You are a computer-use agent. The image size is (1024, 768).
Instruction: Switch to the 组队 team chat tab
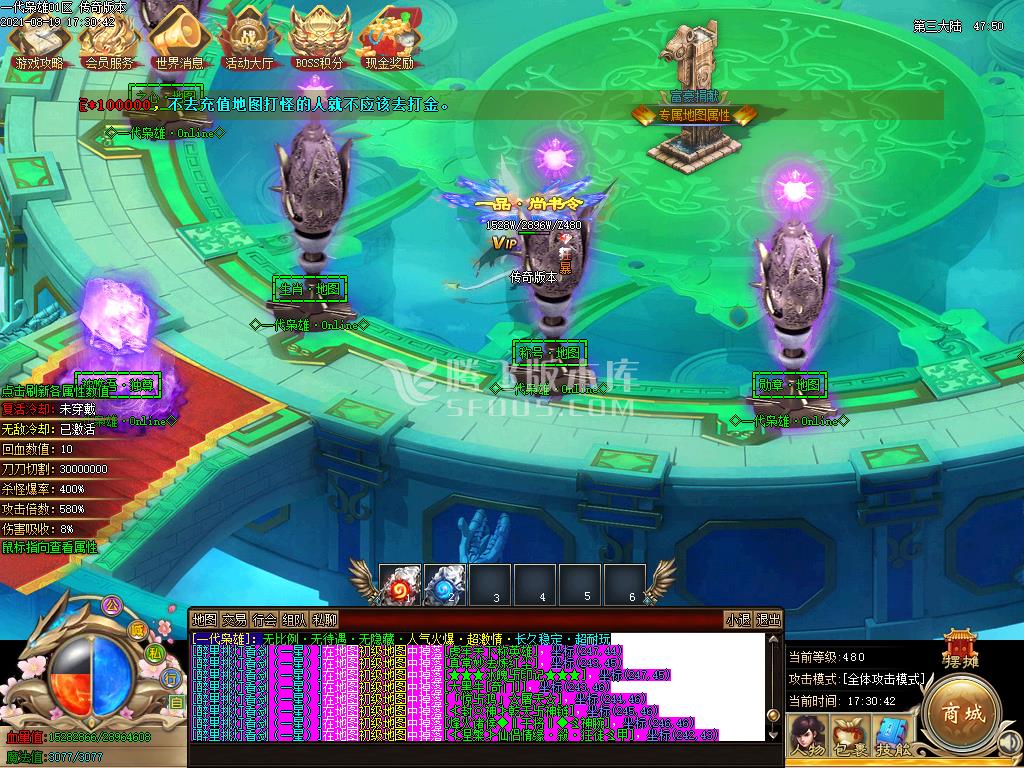[x=294, y=619]
